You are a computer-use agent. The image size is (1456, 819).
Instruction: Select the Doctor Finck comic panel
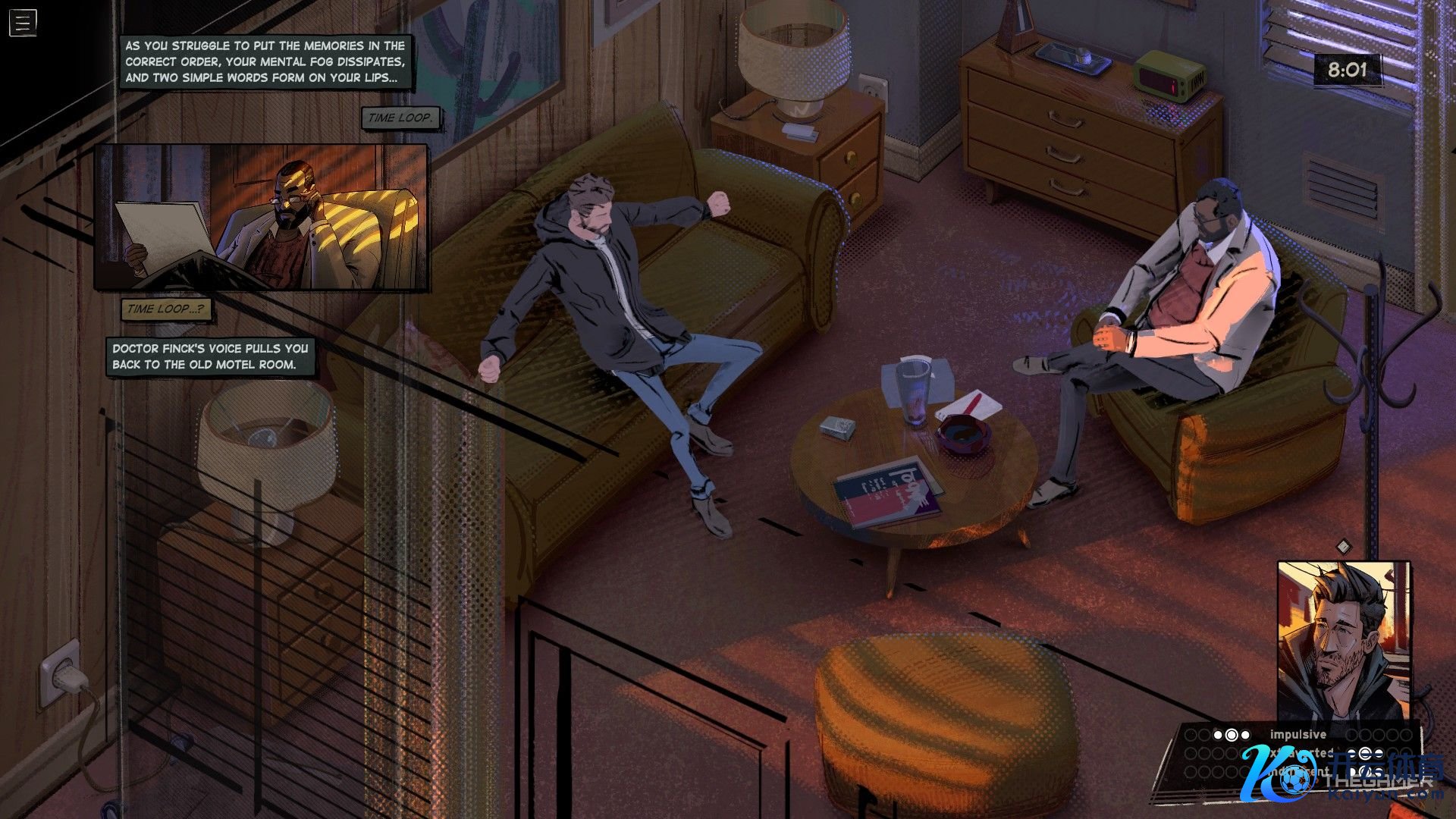[262, 218]
